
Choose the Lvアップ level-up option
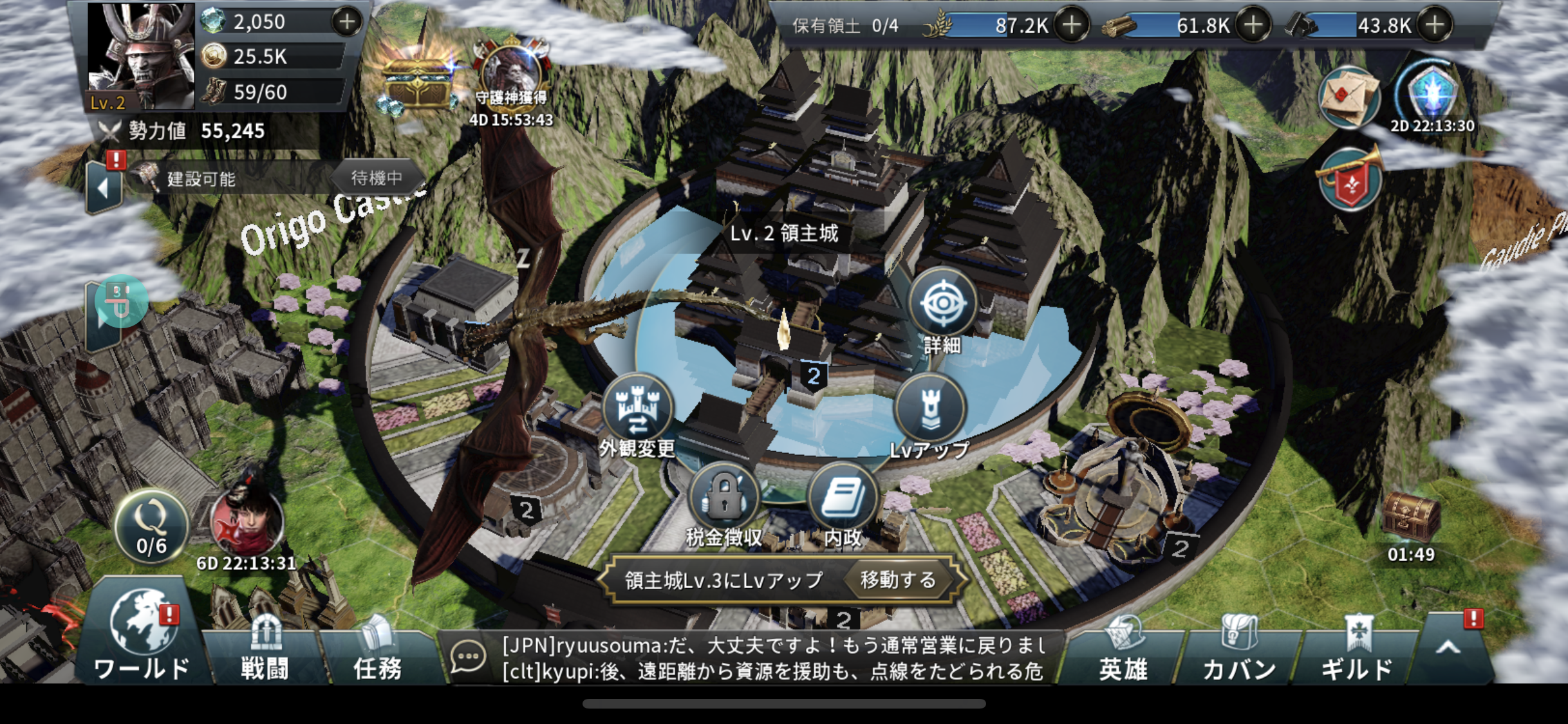point(929,409)
